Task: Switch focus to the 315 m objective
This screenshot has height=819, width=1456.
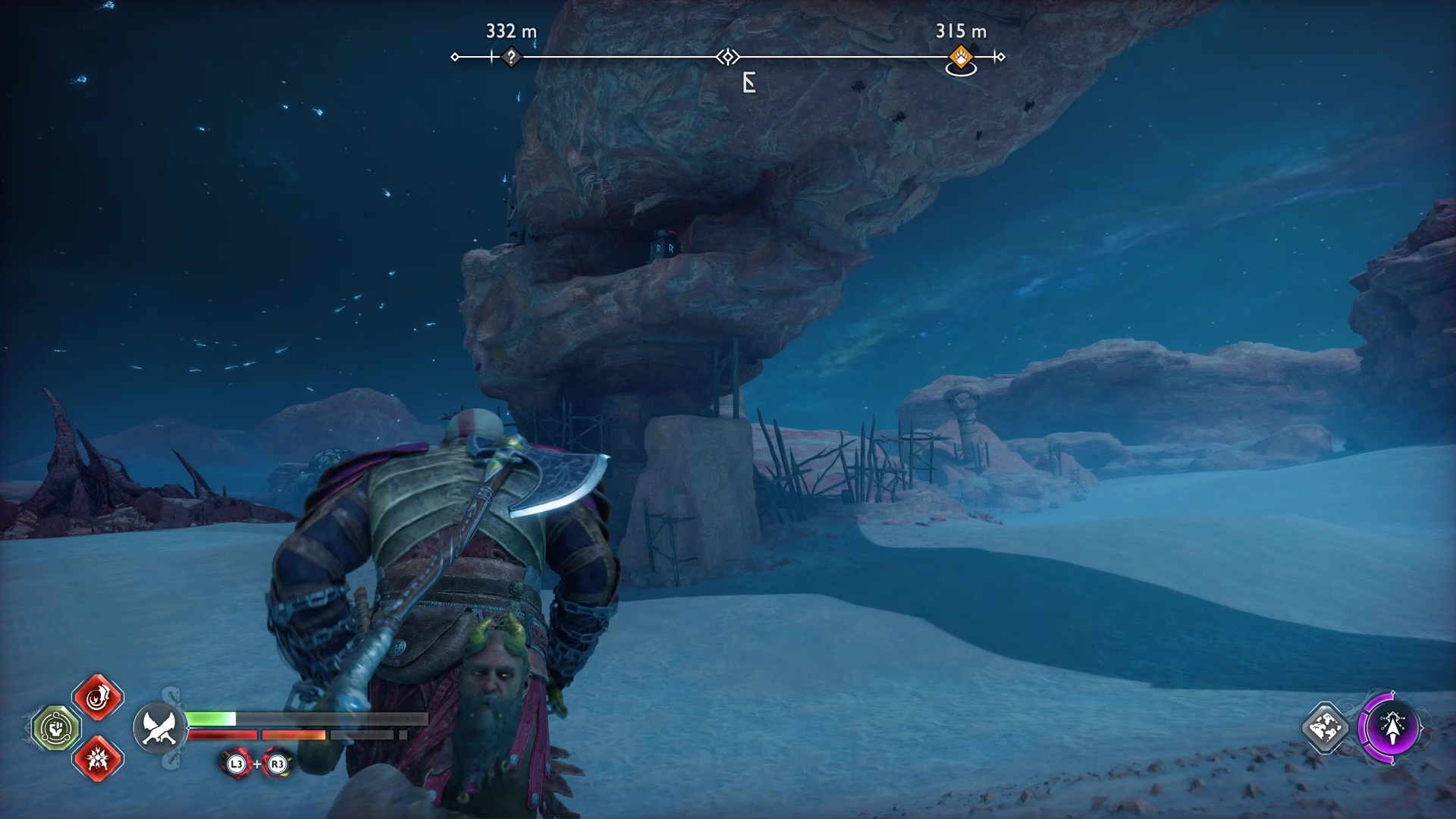Action: coord(960,32)
